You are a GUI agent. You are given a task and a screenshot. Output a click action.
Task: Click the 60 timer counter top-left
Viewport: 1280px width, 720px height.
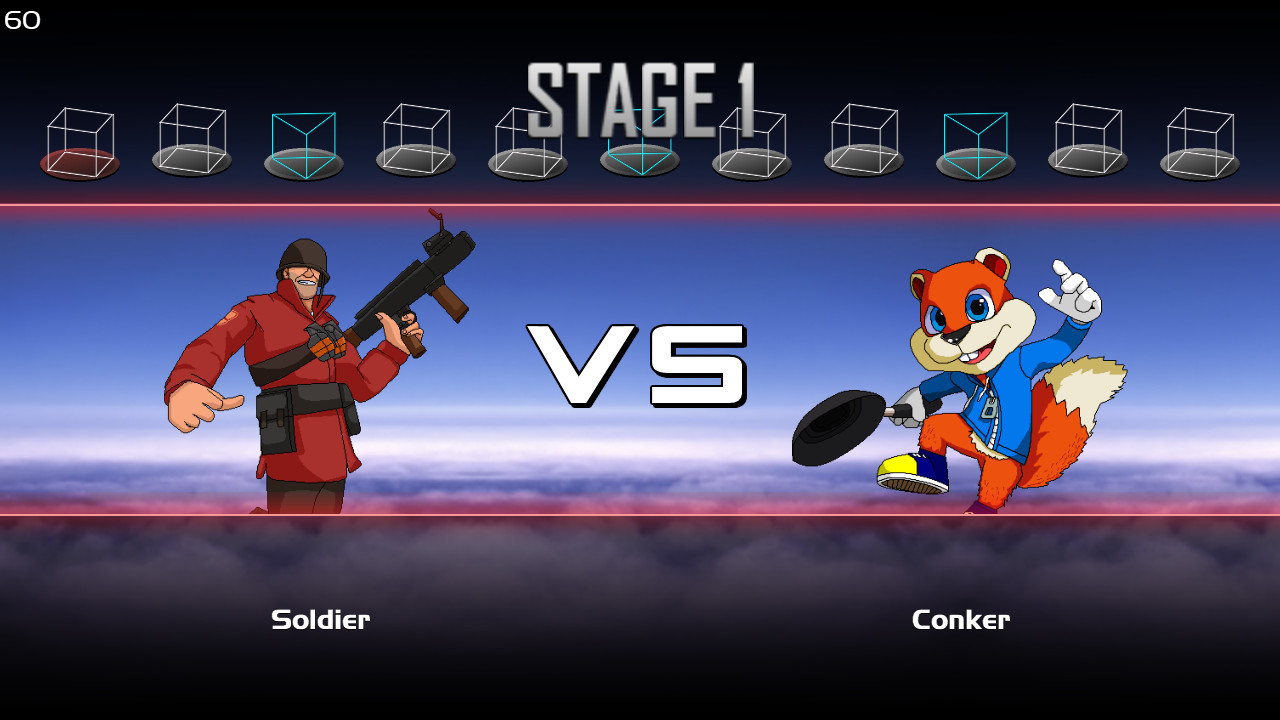point(22,19)
